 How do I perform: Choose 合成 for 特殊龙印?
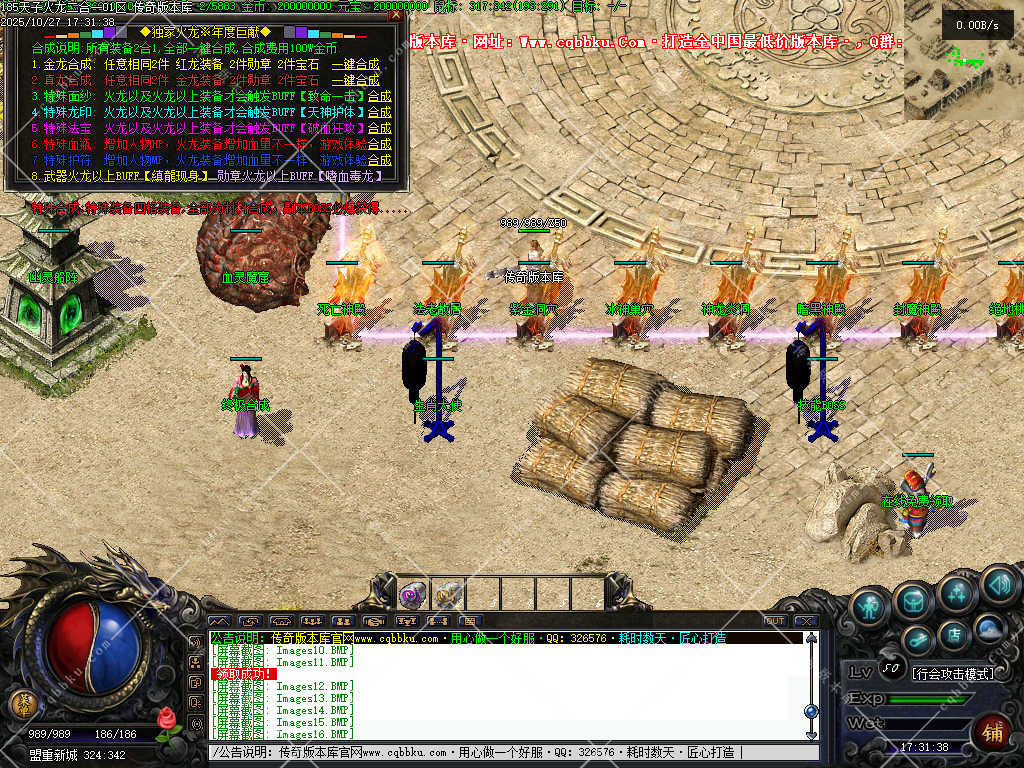[x=379, y=112]
